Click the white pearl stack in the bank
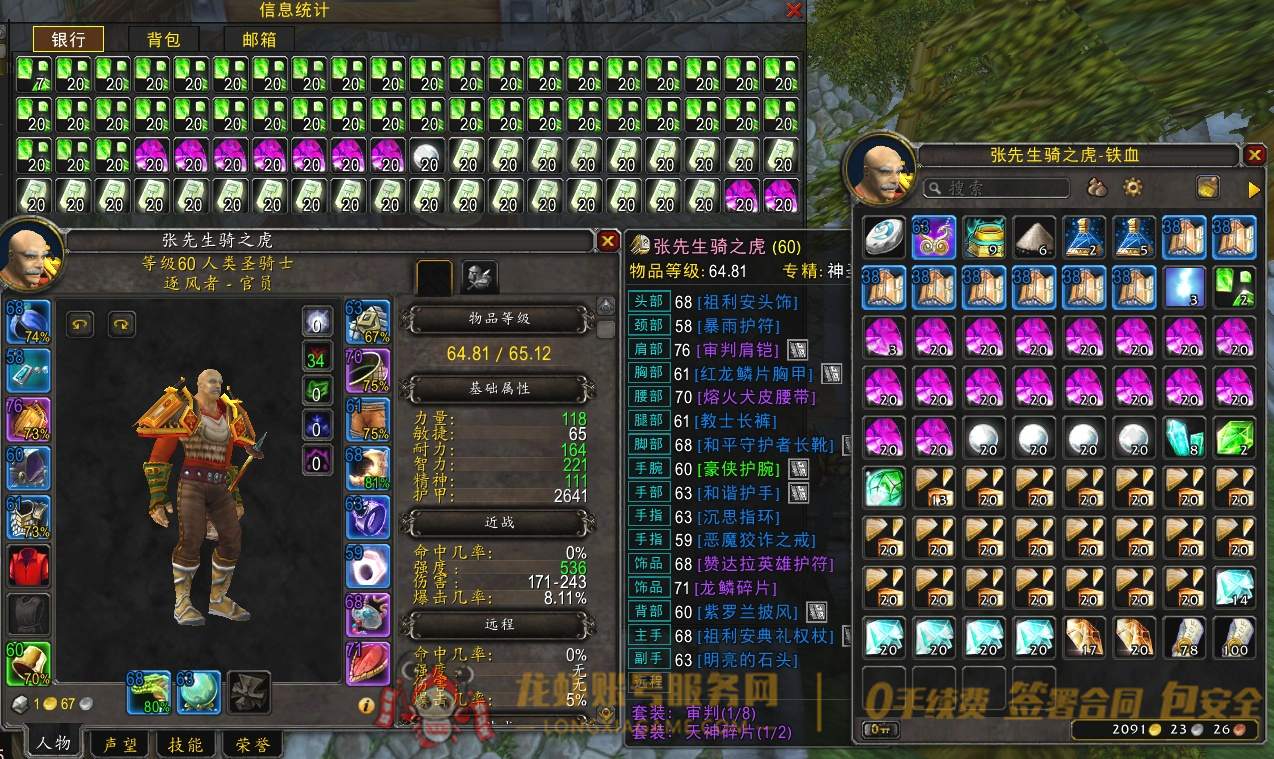The height and width of the screenshot is (759, 1274). 426,155
